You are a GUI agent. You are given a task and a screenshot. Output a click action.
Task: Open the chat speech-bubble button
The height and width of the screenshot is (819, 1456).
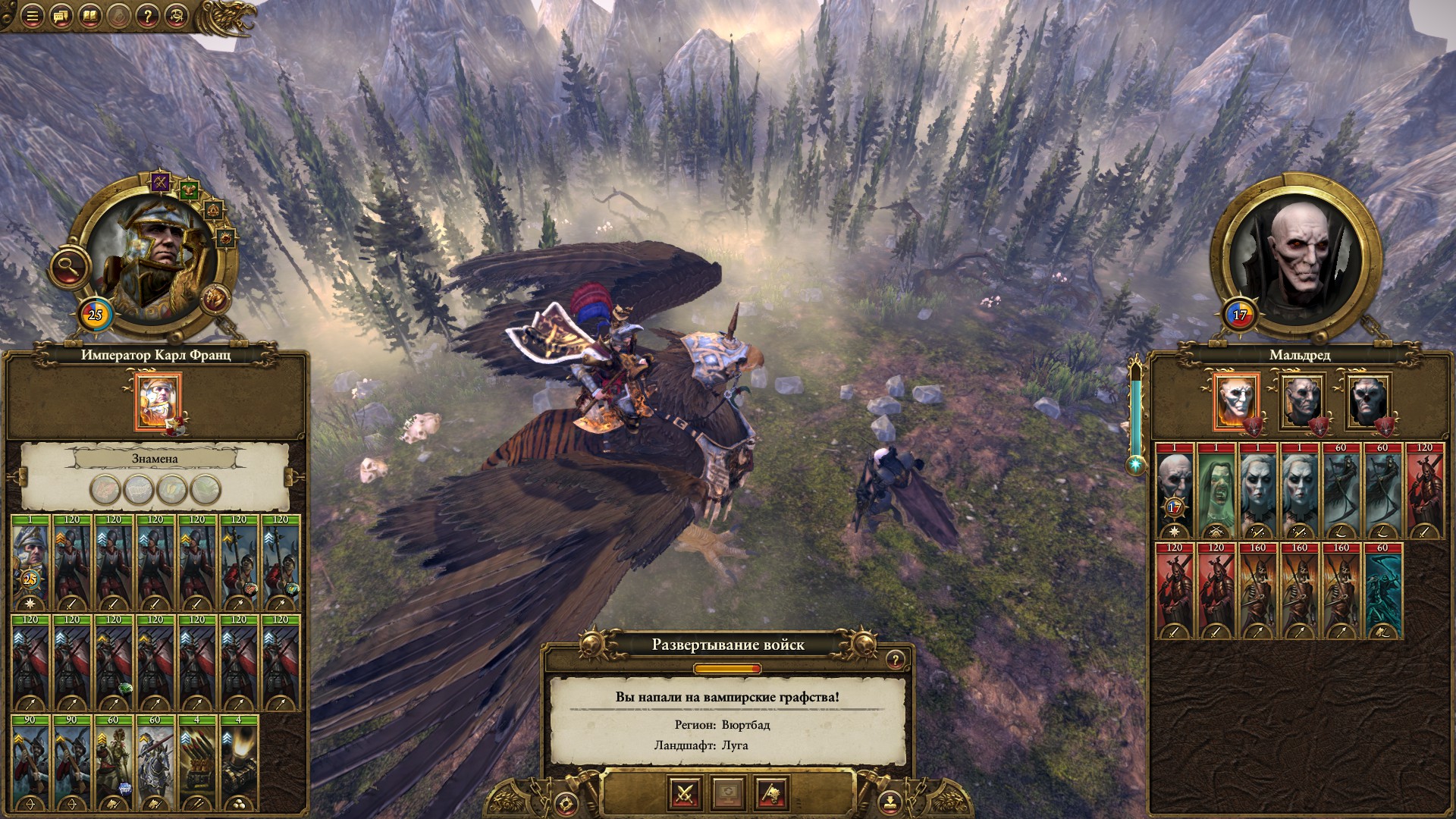tap(61, 16)
